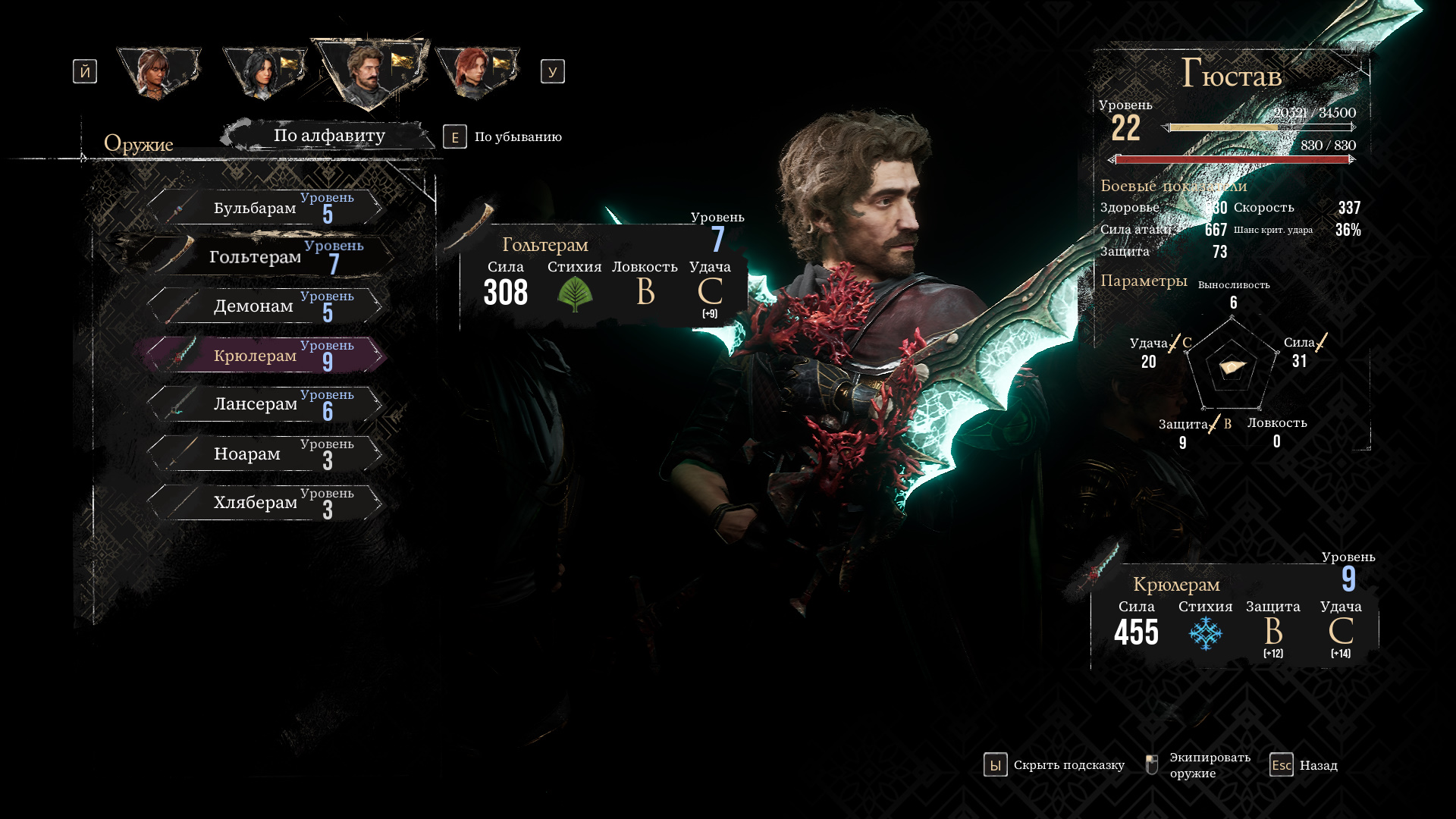Switch to the dark-haired woman's portrait
Screen dimensions: 1456x819
pyautogui.click(x=263, y=72)
